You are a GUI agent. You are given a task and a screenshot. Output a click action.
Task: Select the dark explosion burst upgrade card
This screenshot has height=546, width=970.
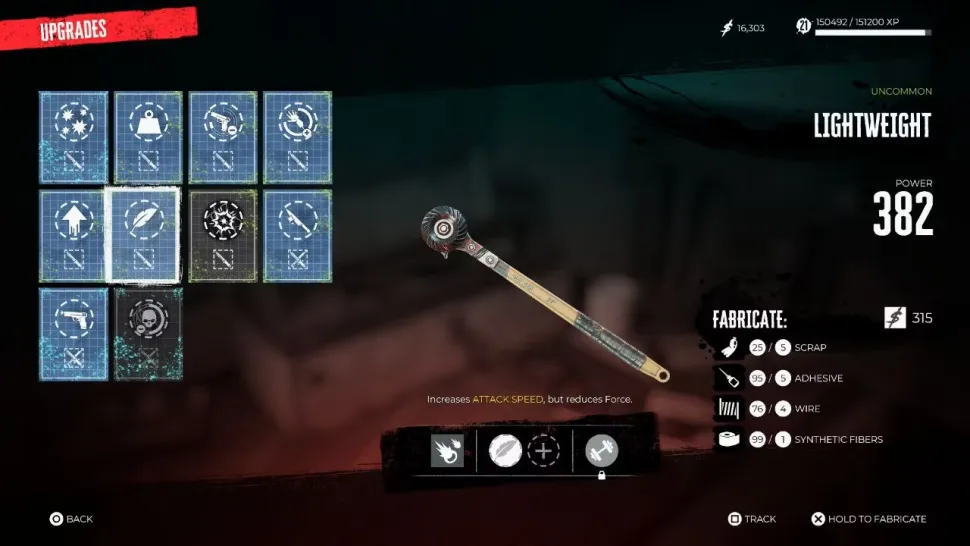click(x=223, y=236)
